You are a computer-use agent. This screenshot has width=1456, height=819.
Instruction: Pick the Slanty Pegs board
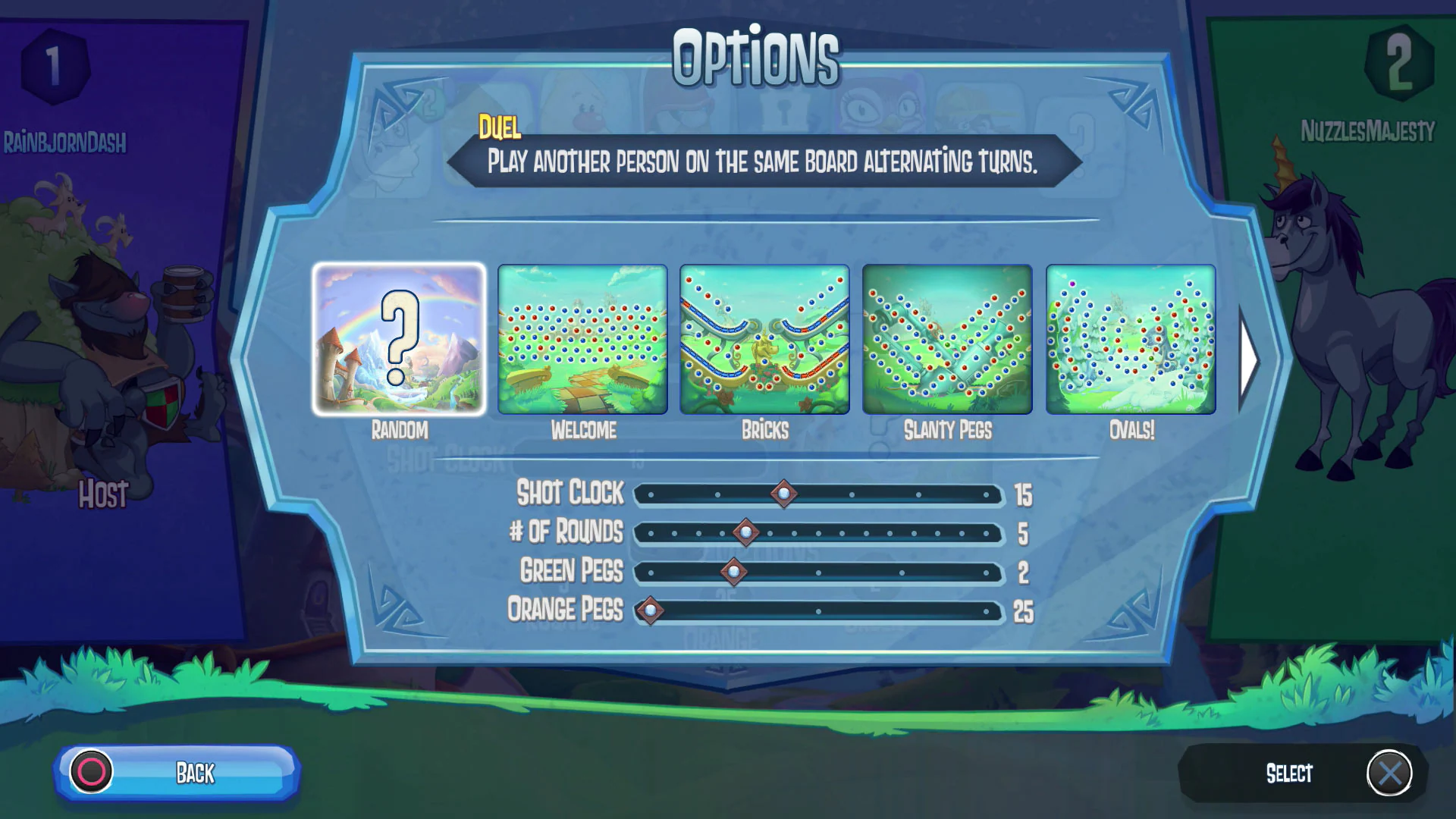coord(946,340)
